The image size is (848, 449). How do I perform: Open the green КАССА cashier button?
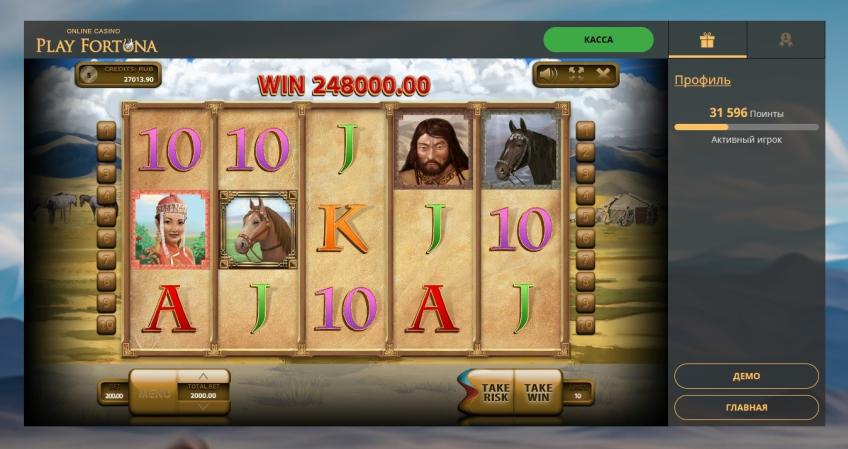click(x=598, y=40)
